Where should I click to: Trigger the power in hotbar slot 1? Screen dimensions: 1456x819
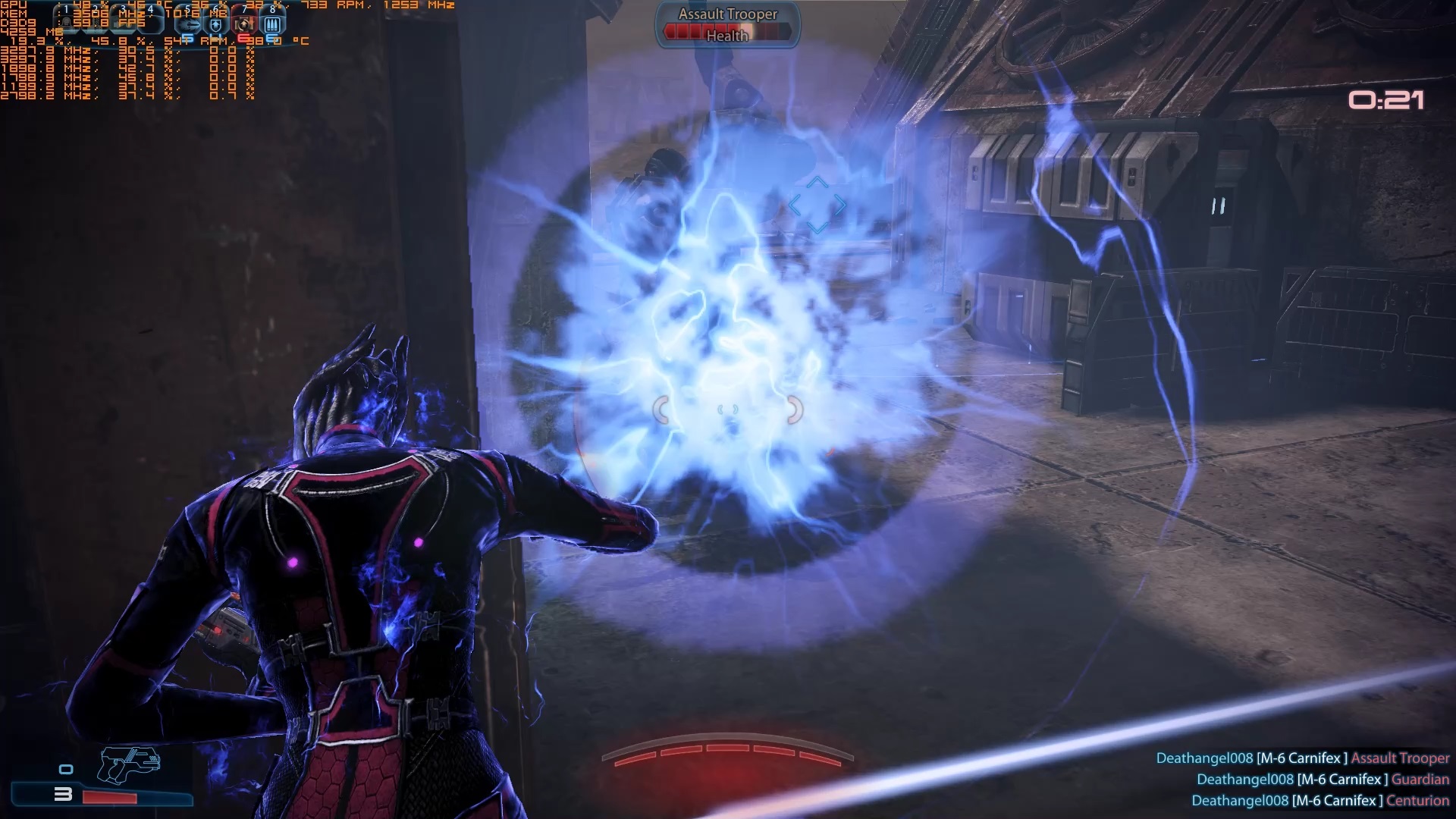(x=67, y=22)
